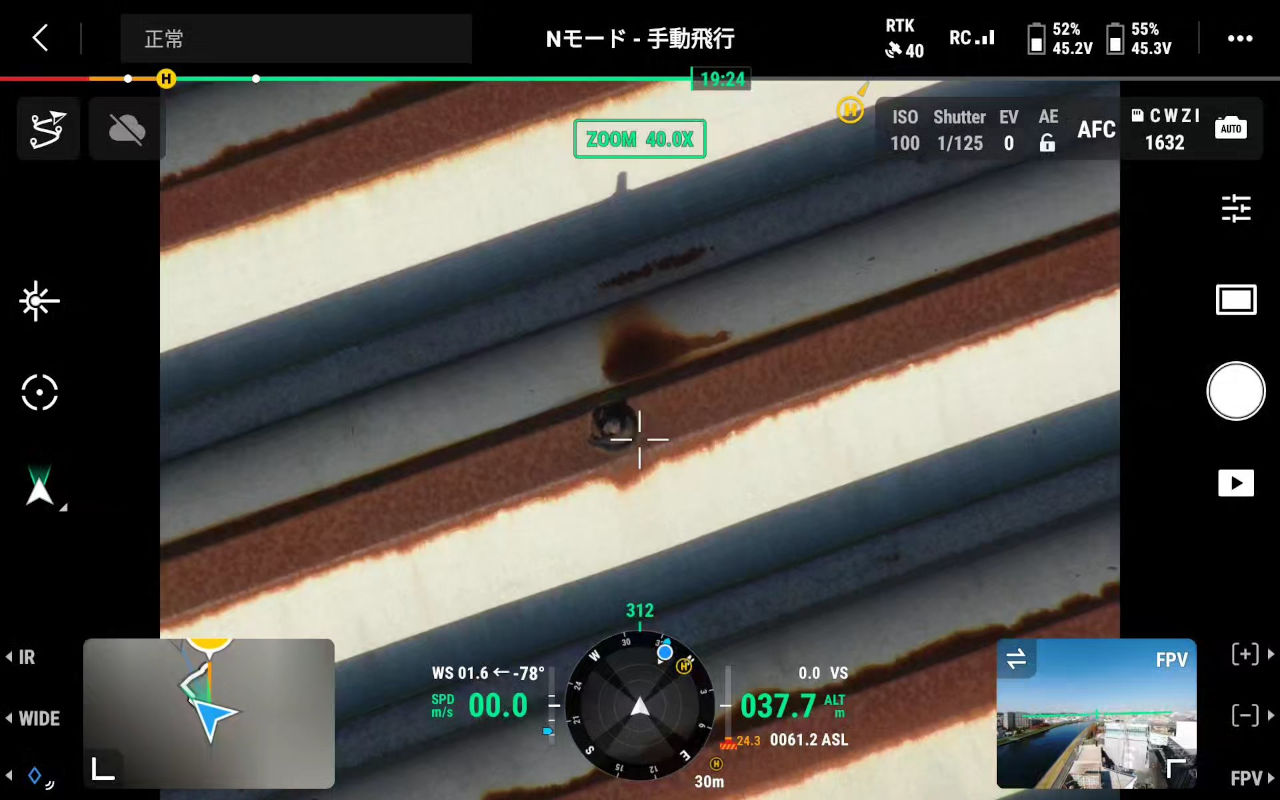This screenshot has width=1280, height=800.
Task: Switch the AFC focus mode
Action: [x=1096, y=129]
